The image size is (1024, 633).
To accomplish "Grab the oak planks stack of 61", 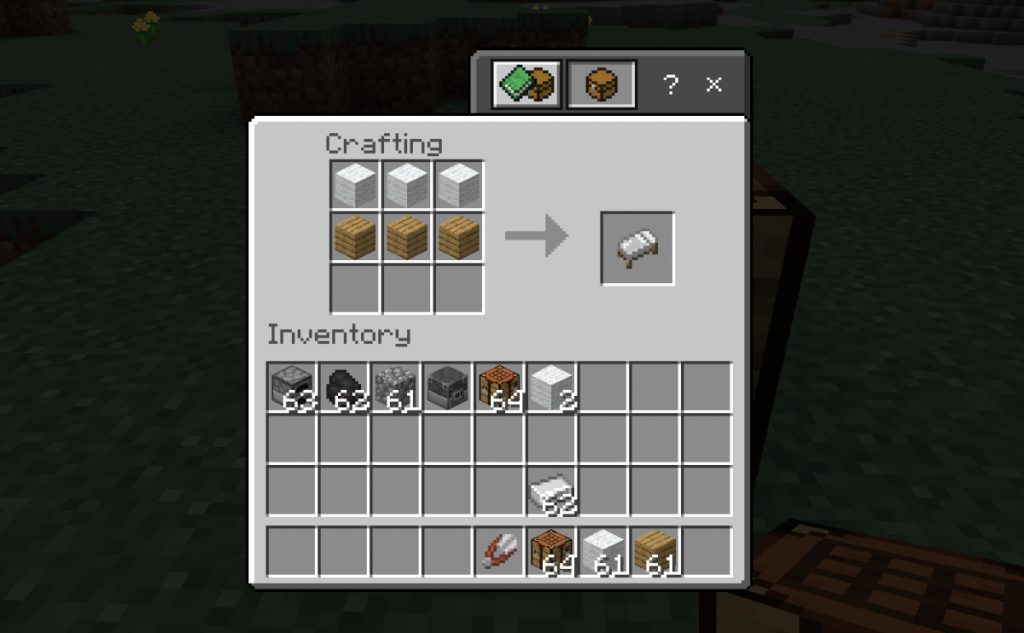I will (x=656, y=552).
